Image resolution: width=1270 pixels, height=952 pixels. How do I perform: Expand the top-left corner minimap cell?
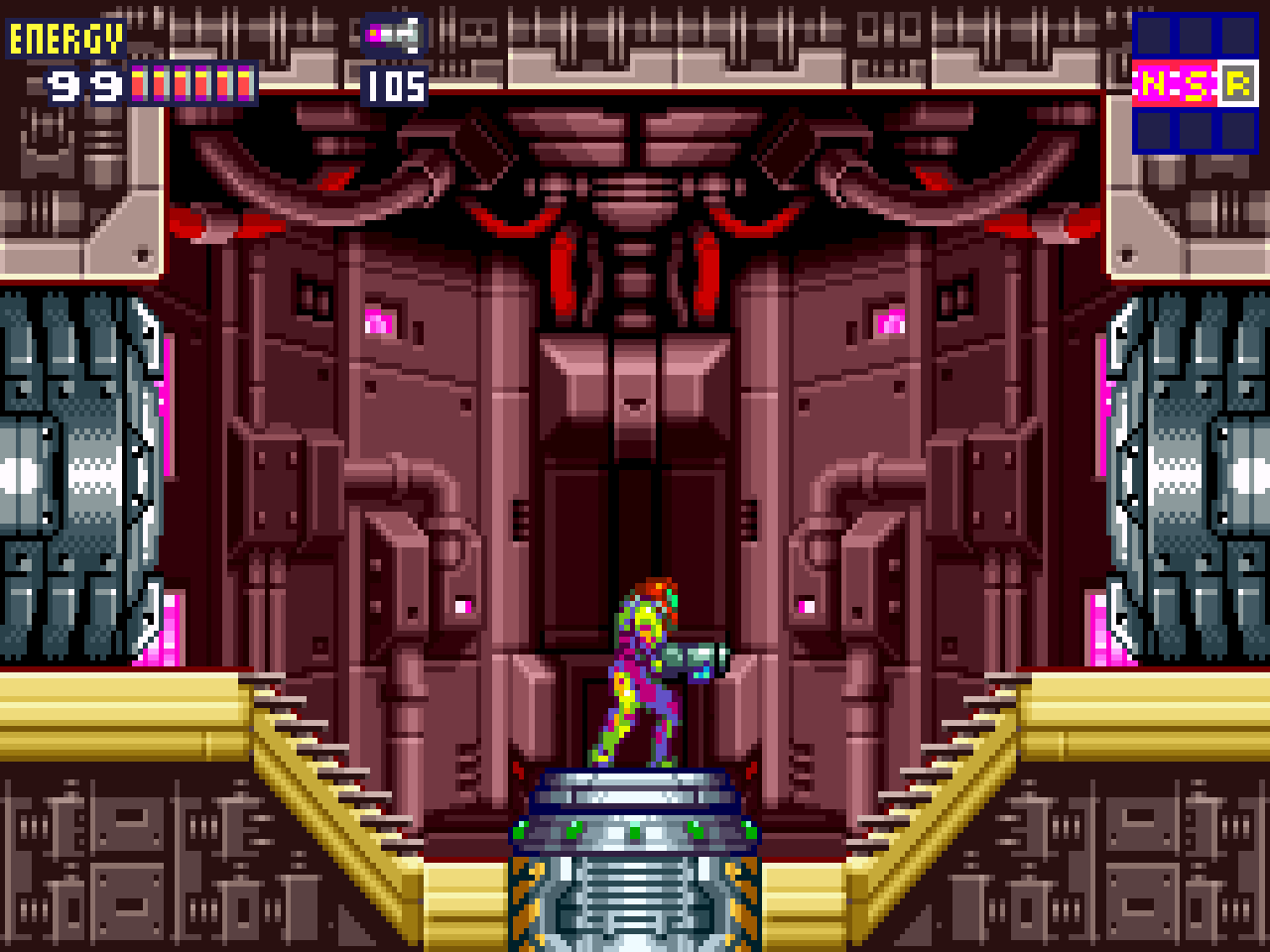tap(1152, 35)
